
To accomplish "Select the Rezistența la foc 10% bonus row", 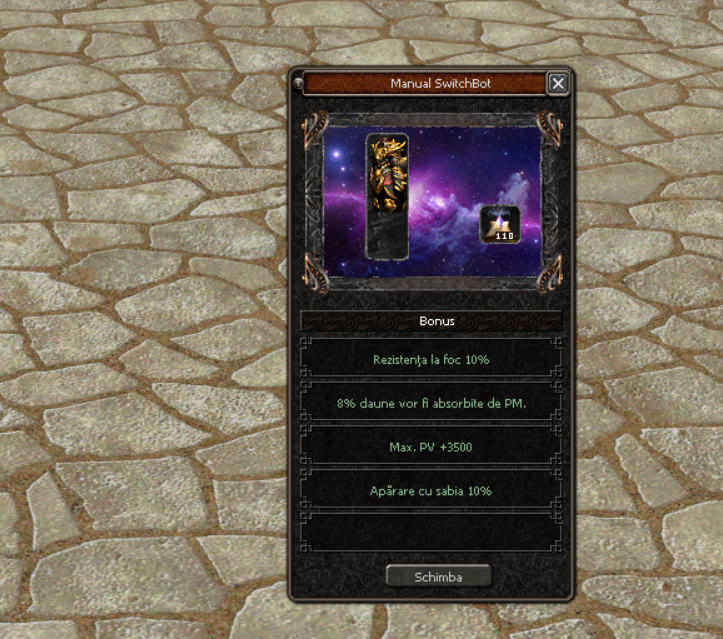I will 430,358.
